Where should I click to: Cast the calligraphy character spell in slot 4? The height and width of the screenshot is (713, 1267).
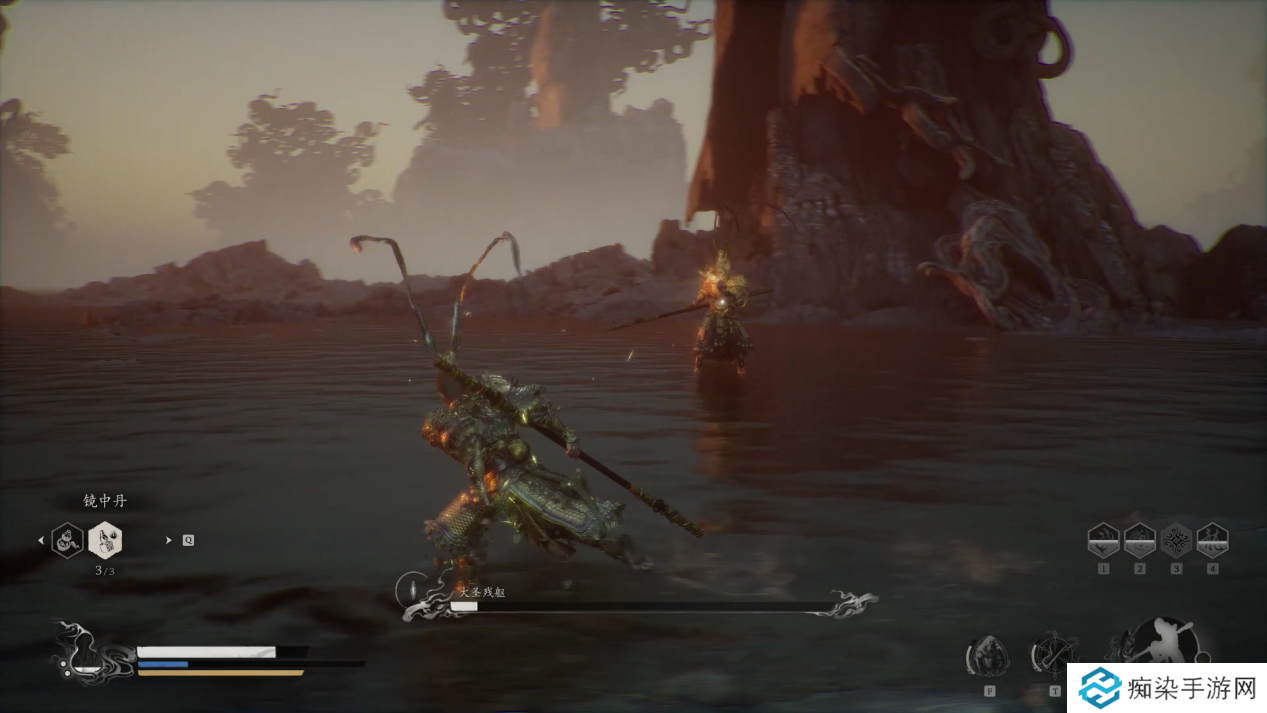coord(1212,540)
